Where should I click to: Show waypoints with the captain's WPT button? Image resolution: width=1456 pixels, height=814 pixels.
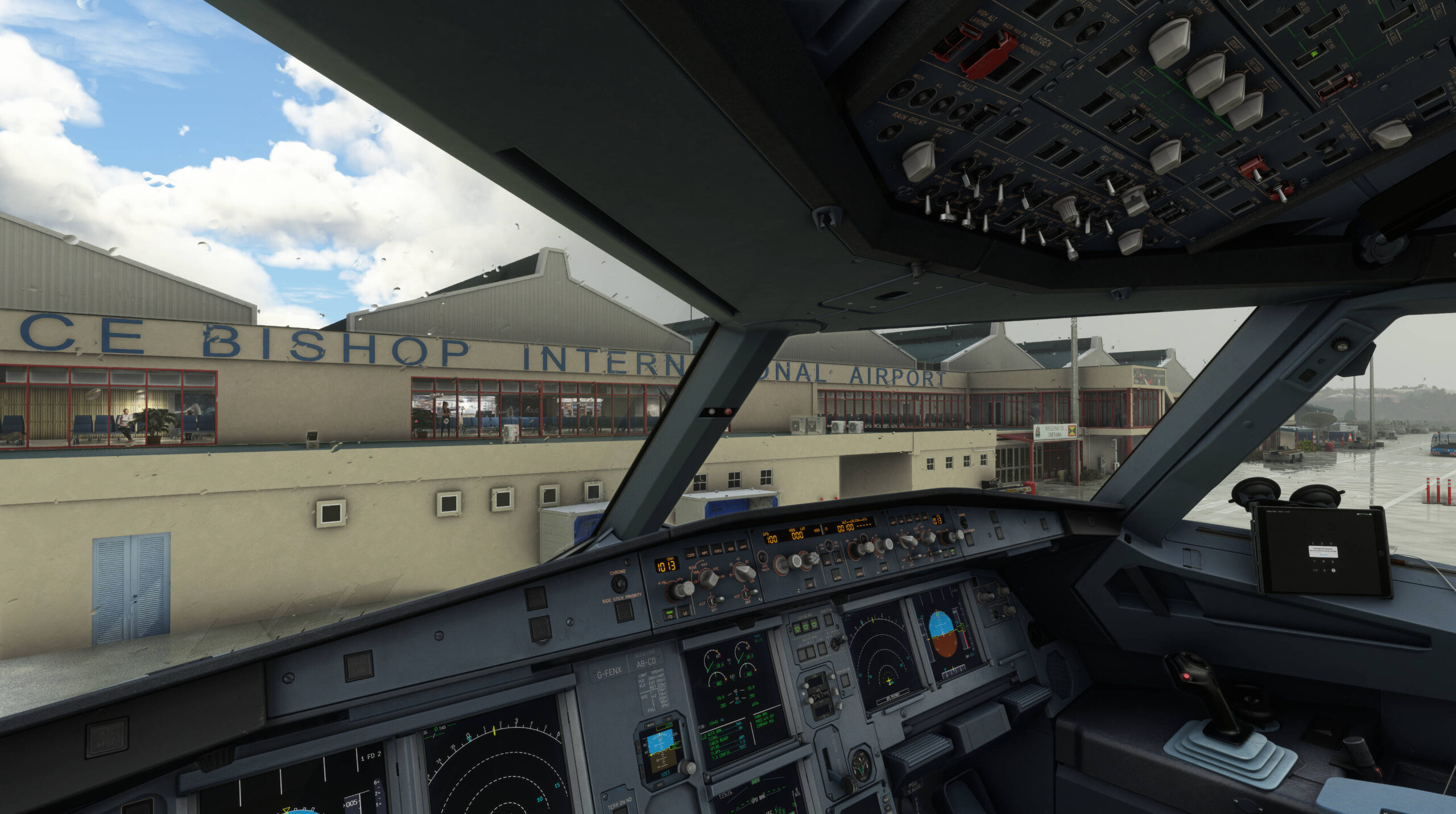tap(704, 553)
